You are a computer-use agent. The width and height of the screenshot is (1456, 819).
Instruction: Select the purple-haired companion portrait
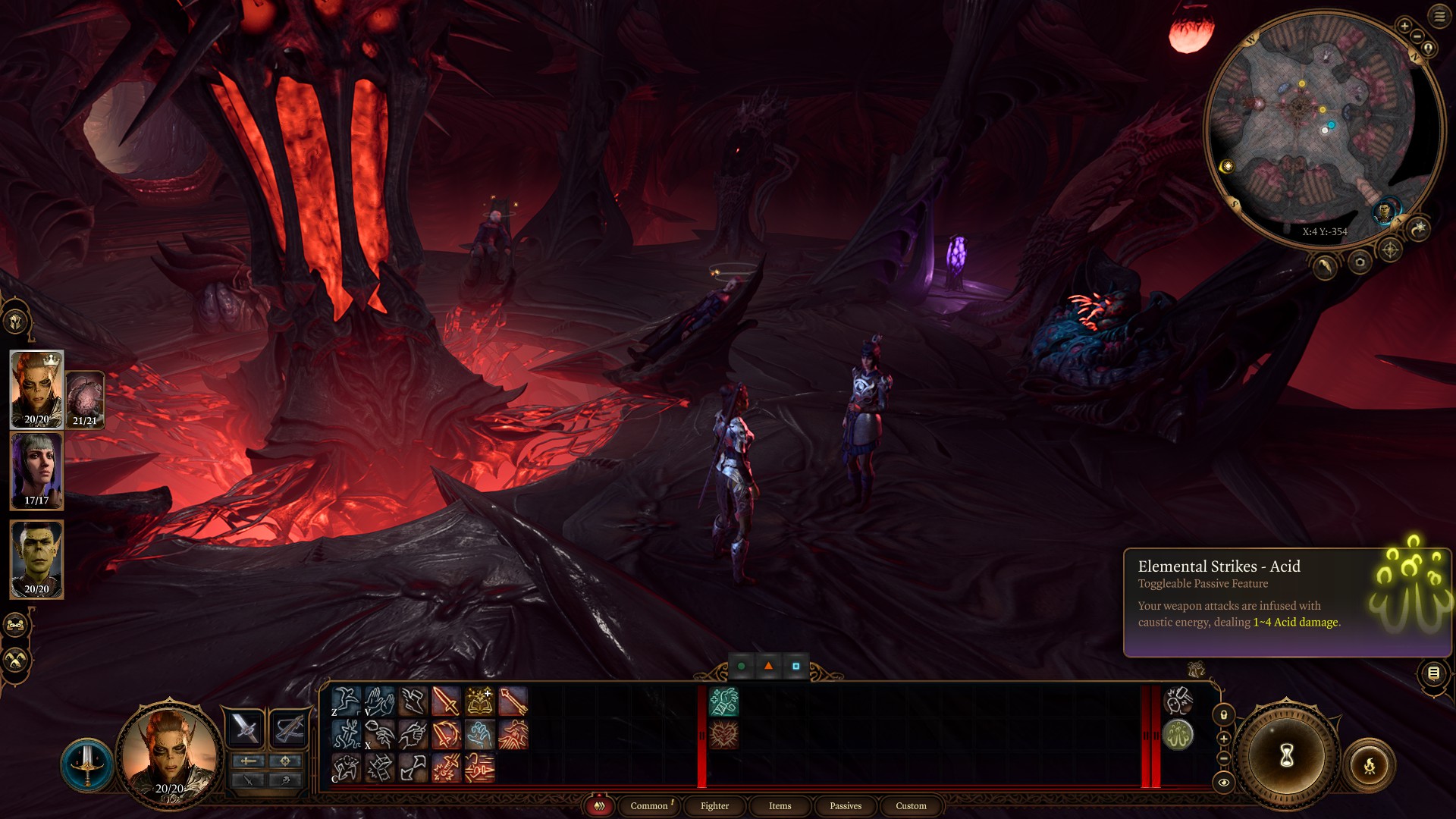(36, 470)
